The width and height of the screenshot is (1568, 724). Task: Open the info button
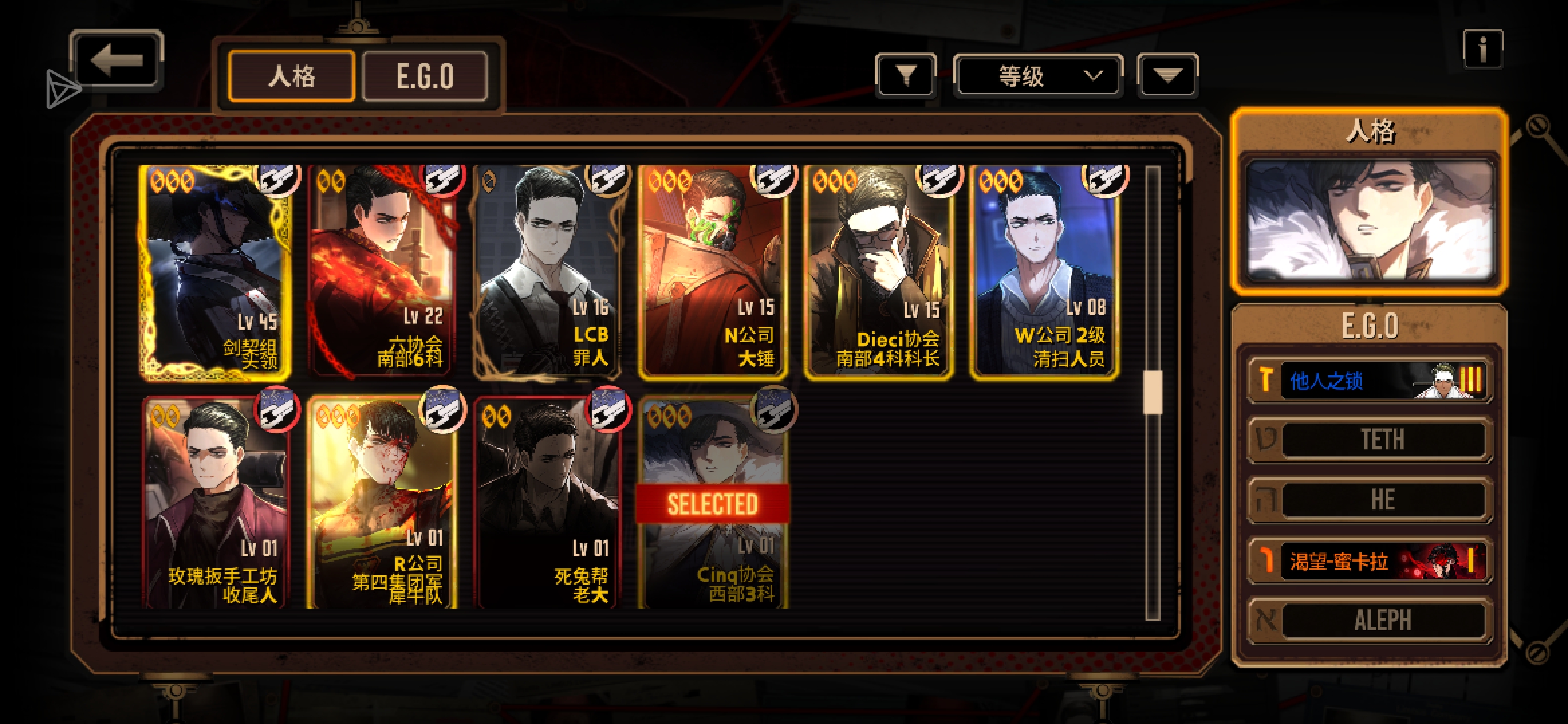click(1482, 49)
